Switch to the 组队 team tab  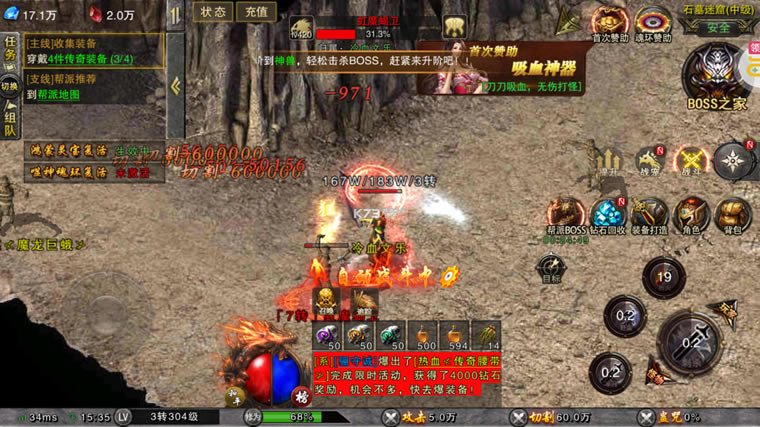point(10,120)
